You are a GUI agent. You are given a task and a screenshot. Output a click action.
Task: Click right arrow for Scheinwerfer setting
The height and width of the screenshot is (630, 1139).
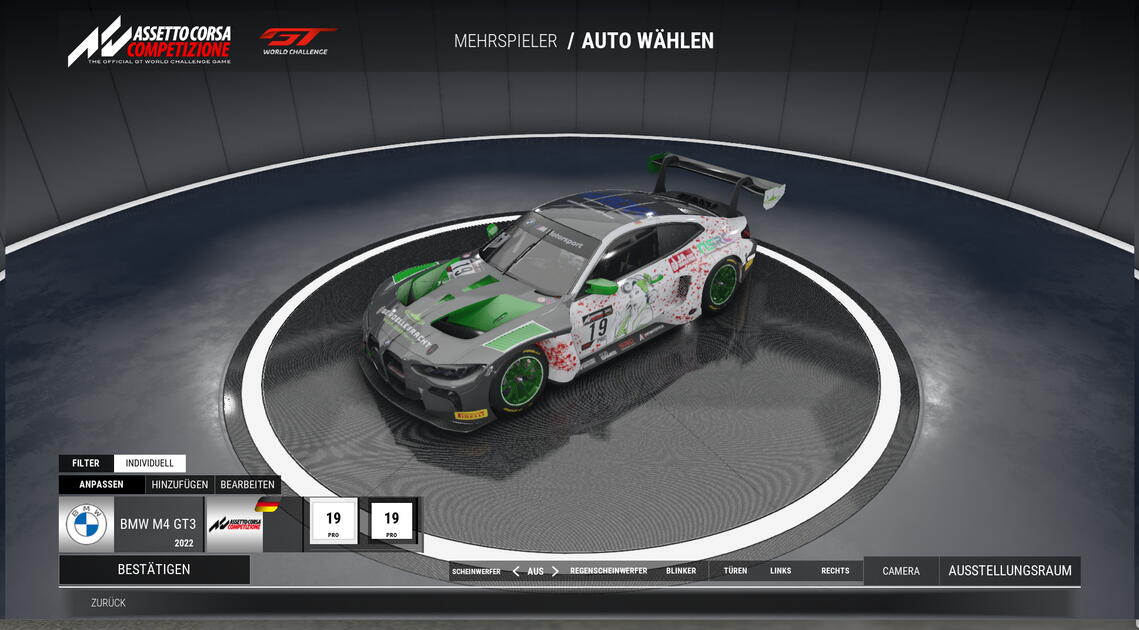pos(555,571)
